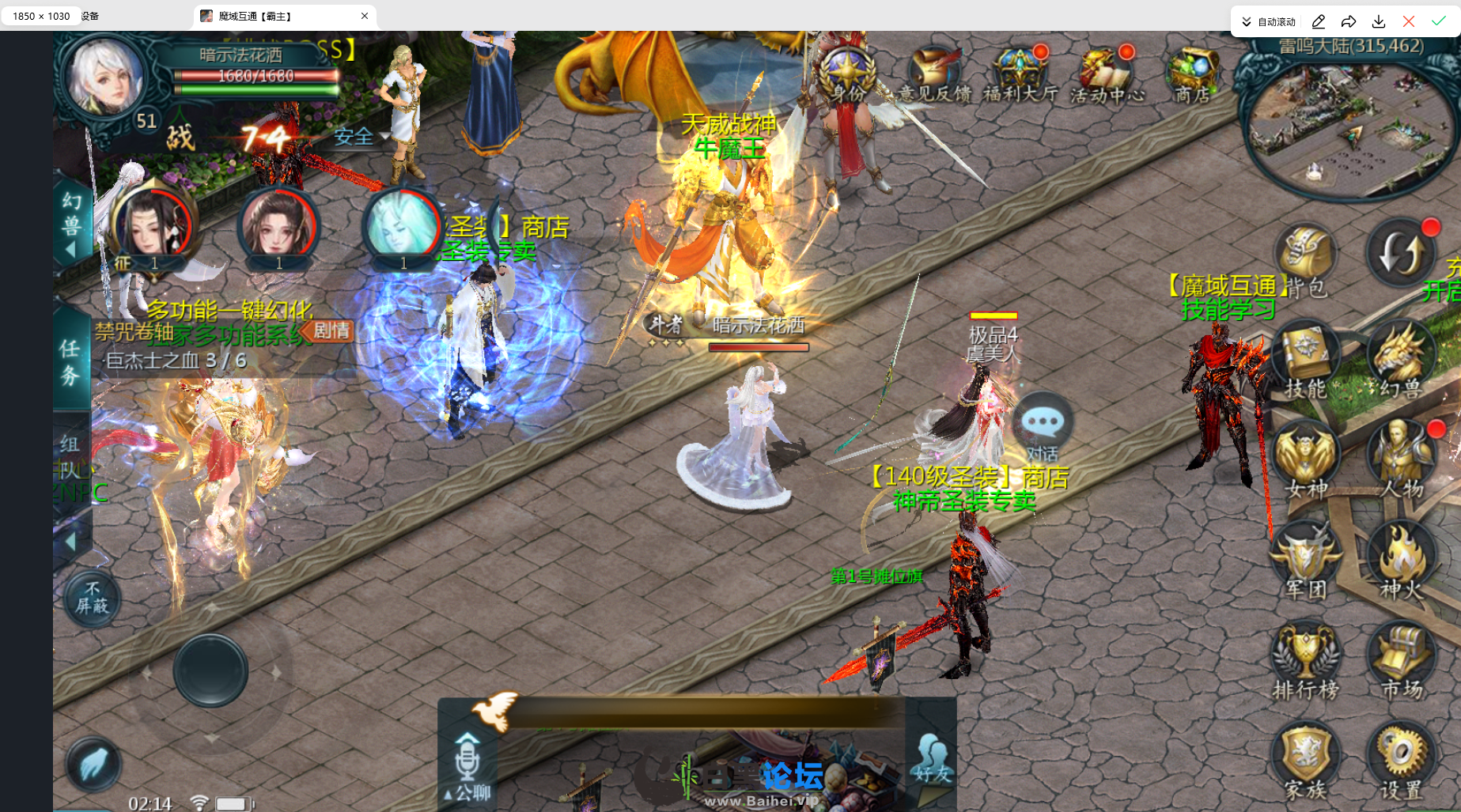Toggle the 不屏蔽 display filter button

[x=93, y=599]
